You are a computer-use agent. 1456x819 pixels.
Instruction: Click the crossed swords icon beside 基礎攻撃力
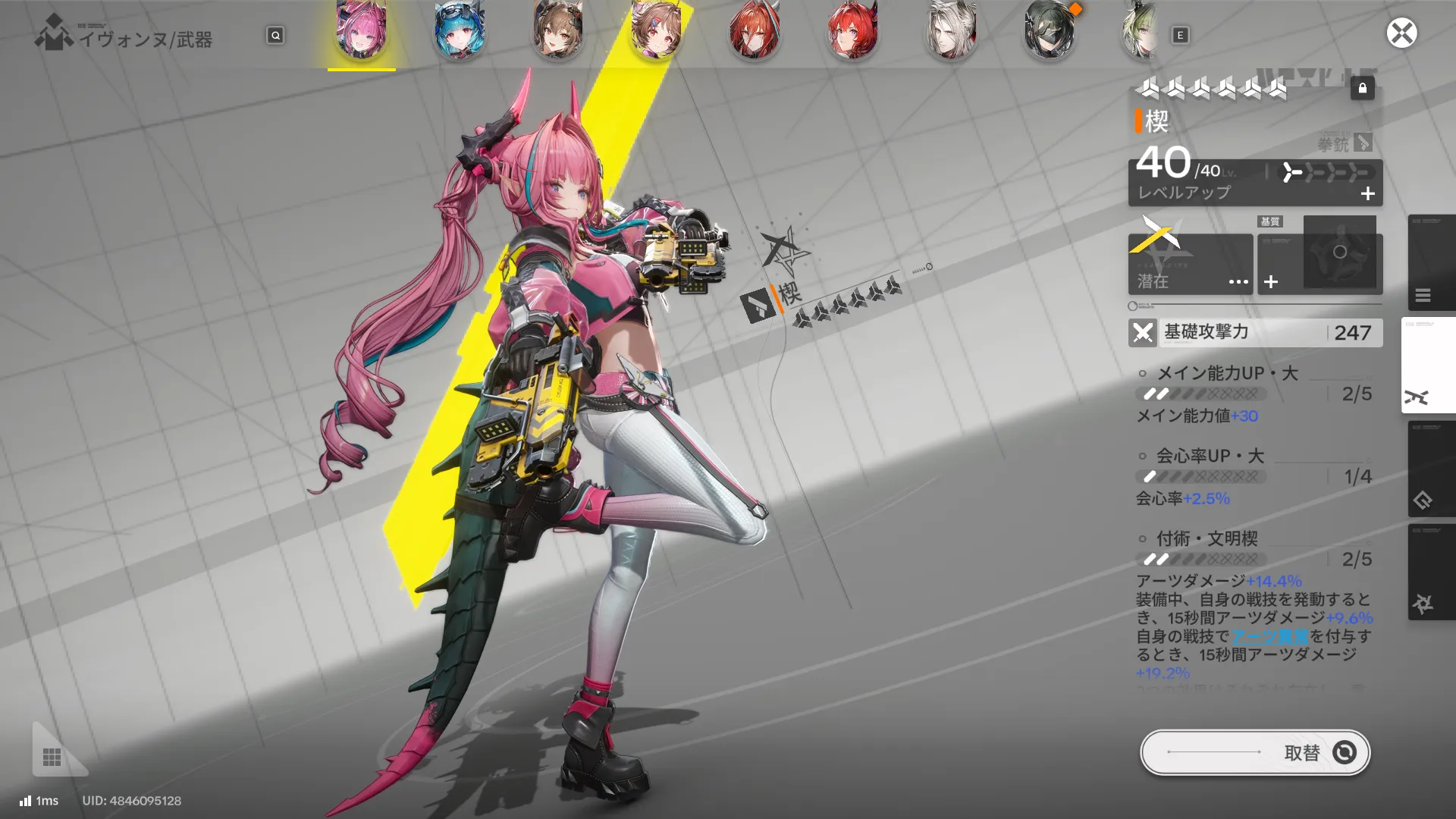[x=1143, y=332]
